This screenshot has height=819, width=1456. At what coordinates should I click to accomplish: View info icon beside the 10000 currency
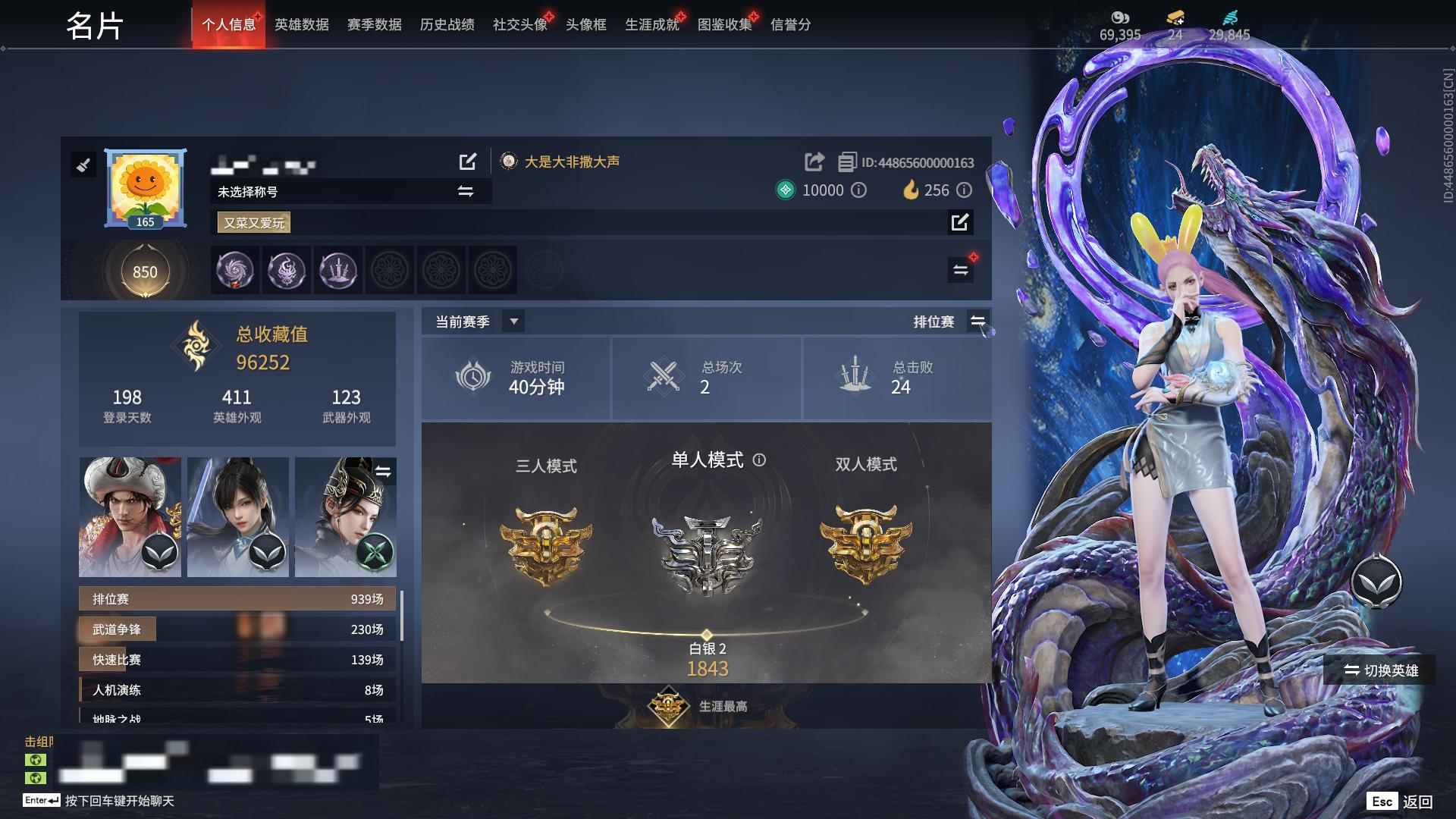tap(859, 191)
